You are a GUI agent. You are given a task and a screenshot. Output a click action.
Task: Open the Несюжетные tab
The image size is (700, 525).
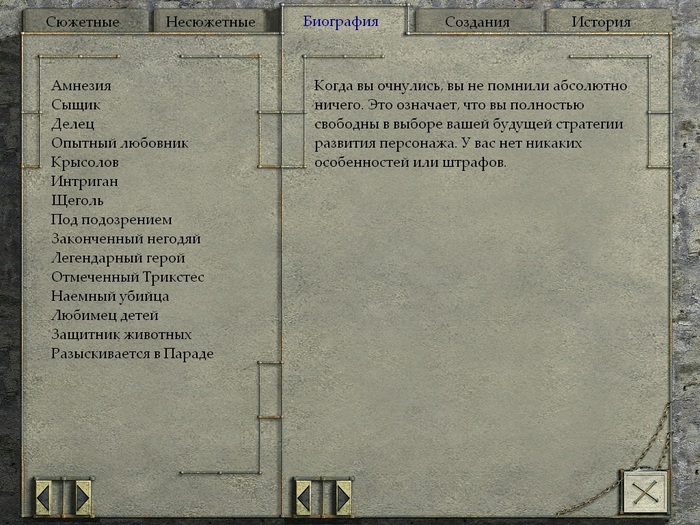point(211,22)
